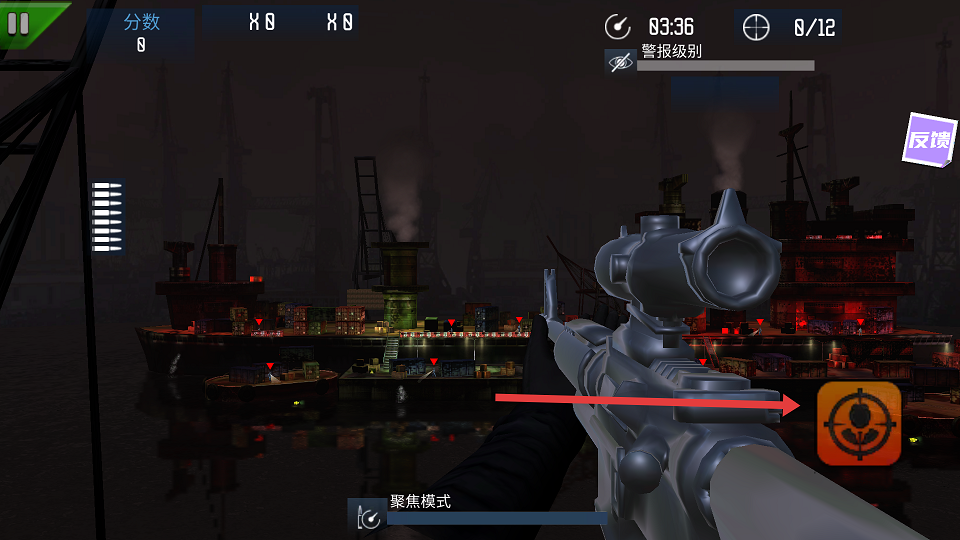Pause the game with the green button
The width and height of the screenshot is (960, 540).
pos(19,22)
